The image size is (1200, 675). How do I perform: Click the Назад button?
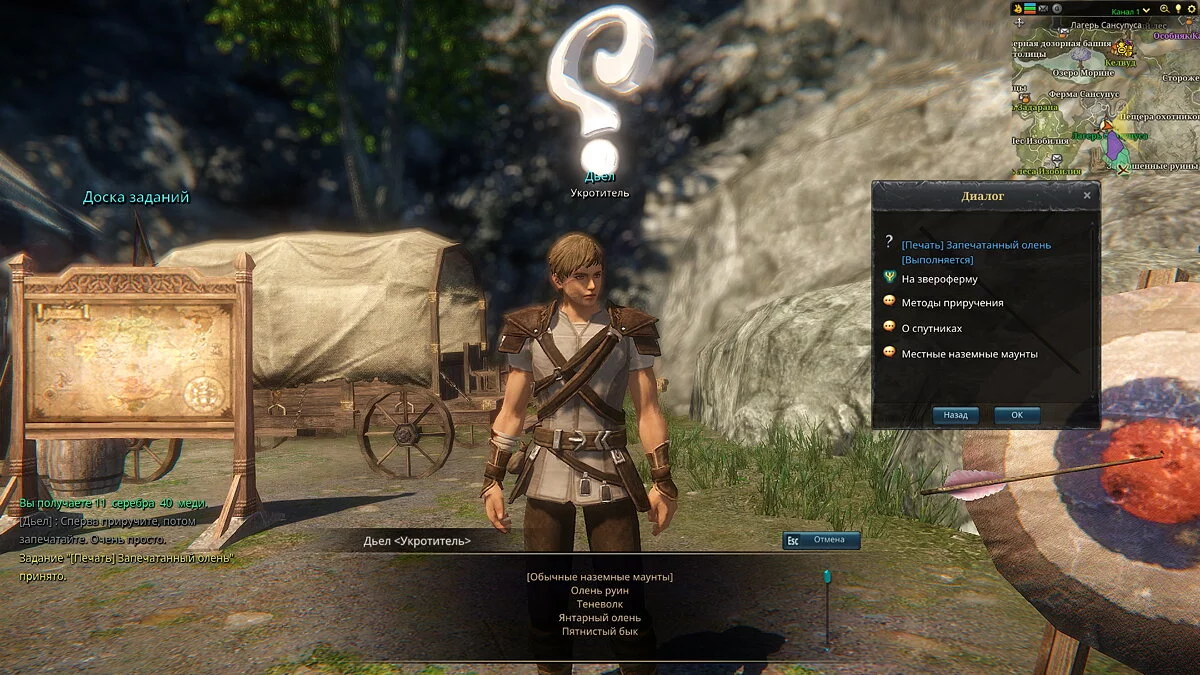coord(956,415)
